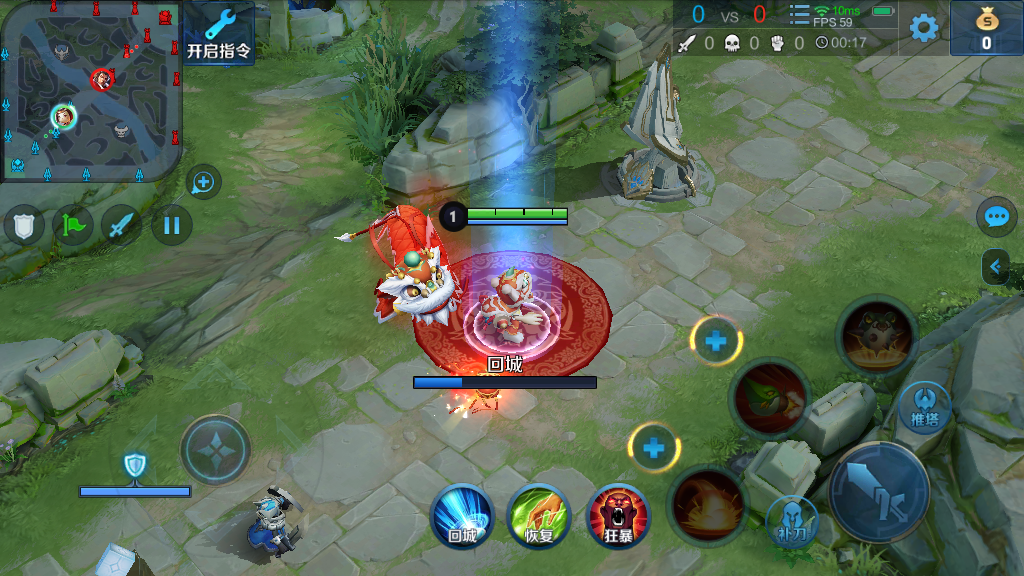Image resolution: width=1024 pixels, height=576 pixels.
Task: Open the chat speech bubble
Action: point(996,216)
